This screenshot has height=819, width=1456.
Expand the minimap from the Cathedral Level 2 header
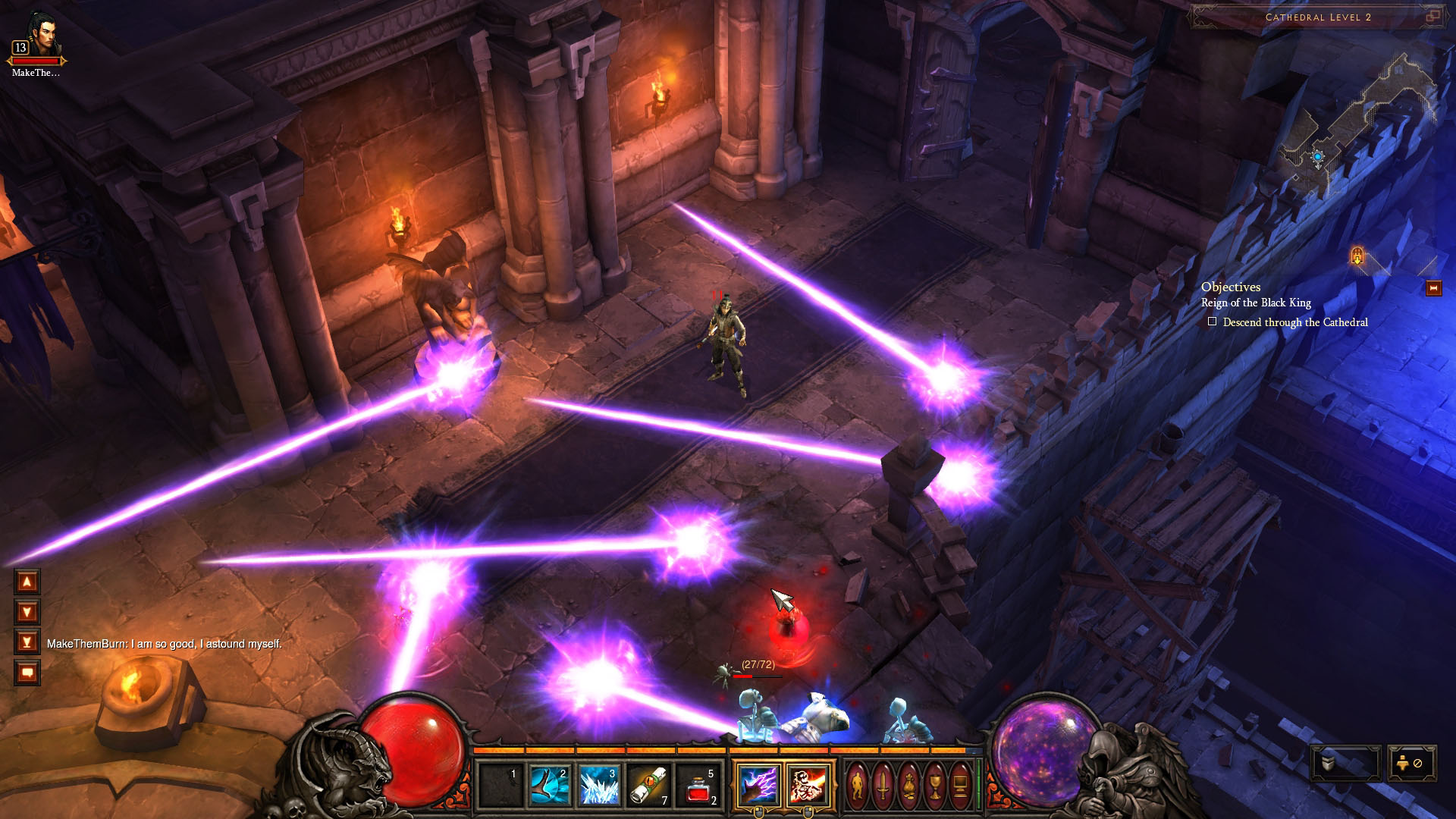click(x=1432, y=17)
